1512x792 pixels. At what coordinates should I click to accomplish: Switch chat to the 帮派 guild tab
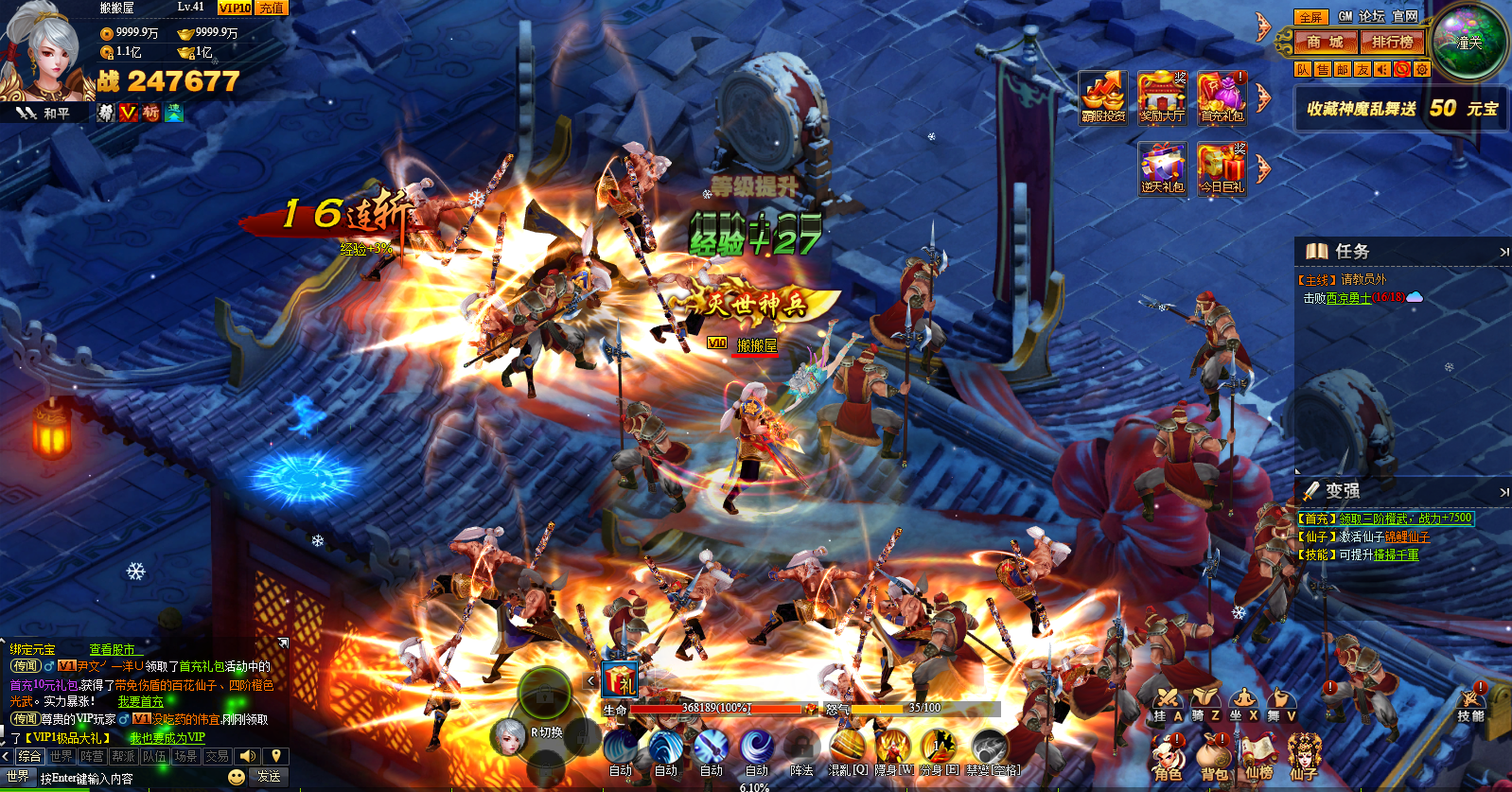(x=123, y=756)
